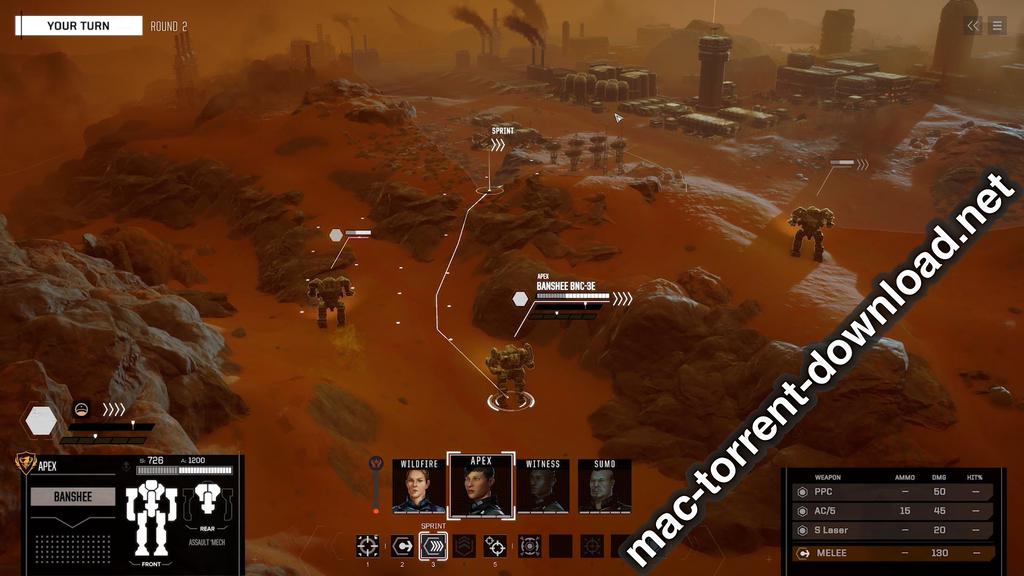Image resolution: width=1024 pixels, height=576 pixels.
Task: Choose the Witness pilot portrait
Action: [x=543, y=488]
